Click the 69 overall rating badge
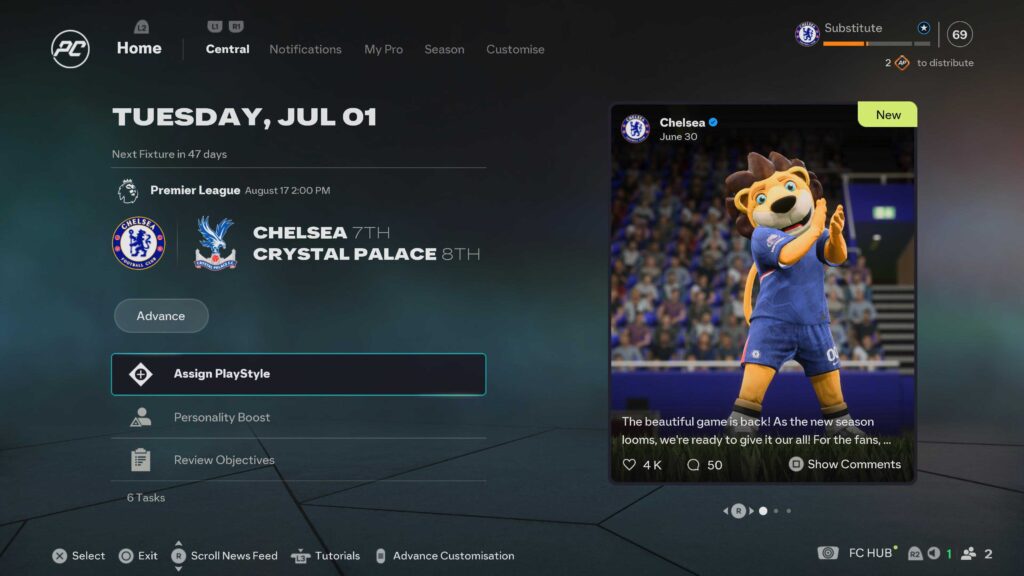The width and height of the screenshot is (1024, 576). click(x=959, y=35)
